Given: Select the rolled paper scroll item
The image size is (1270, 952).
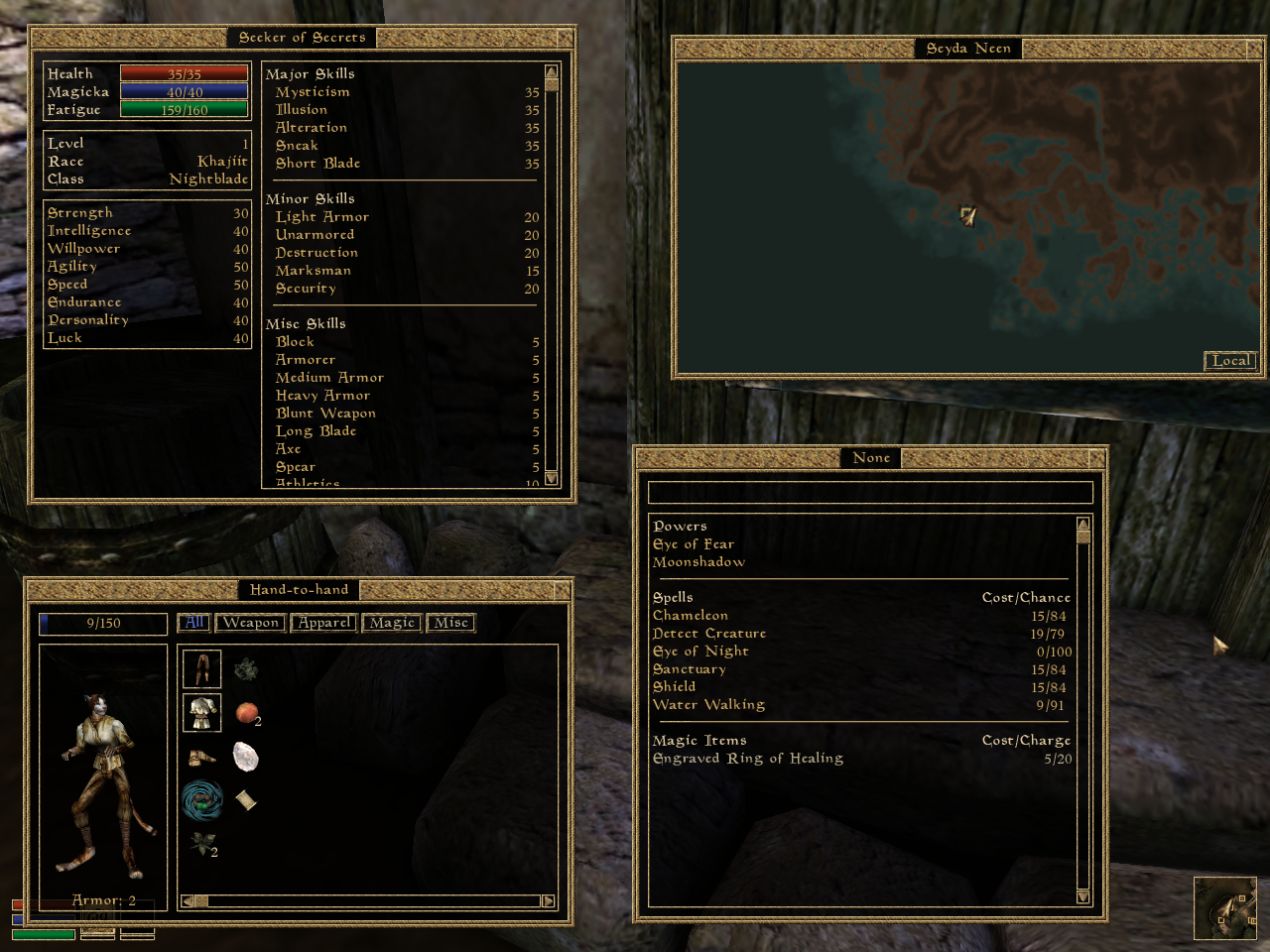Looking at the screenshot, I should click(246, 799).
